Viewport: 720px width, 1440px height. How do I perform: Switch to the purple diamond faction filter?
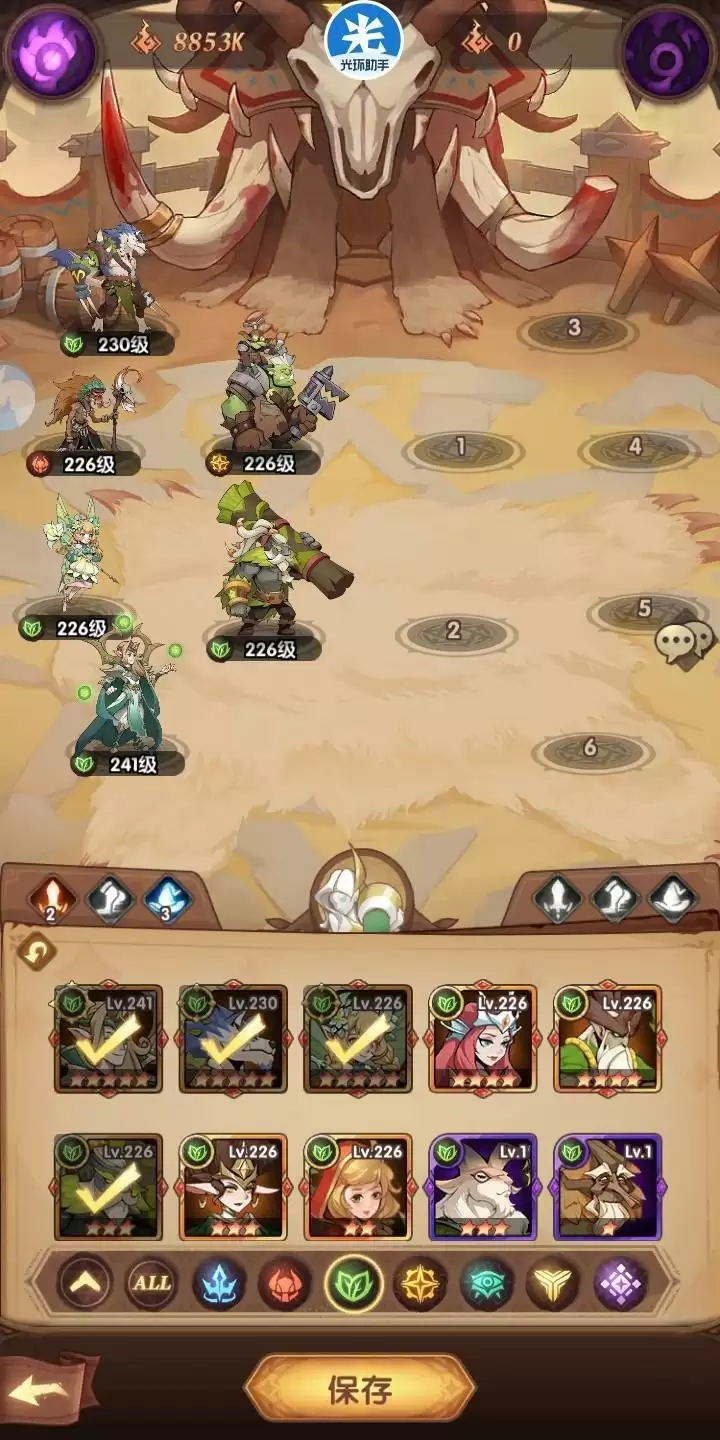pyautogui.click(x=621, y=1283)
